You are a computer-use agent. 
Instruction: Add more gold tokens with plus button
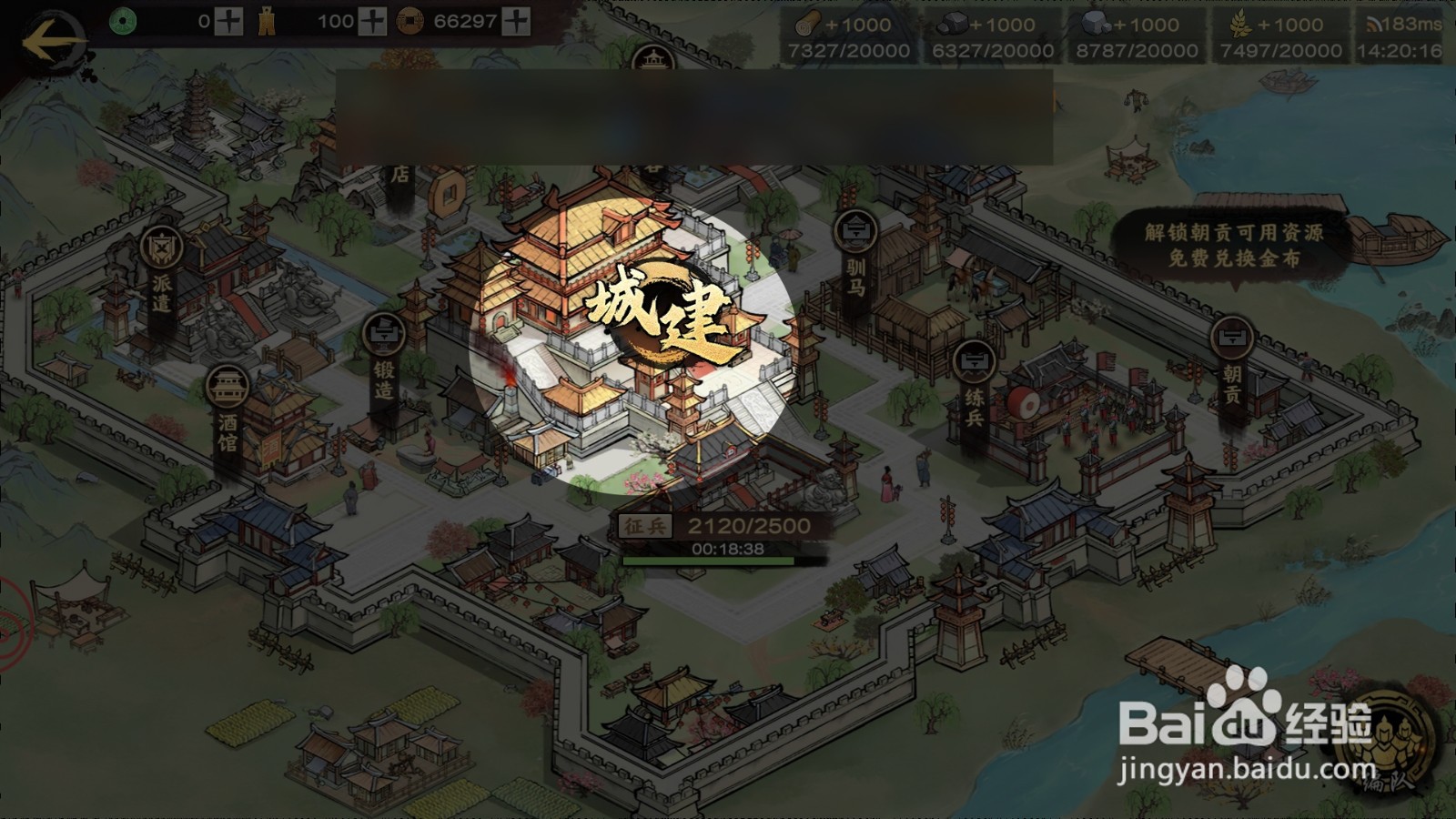(371, 22)
